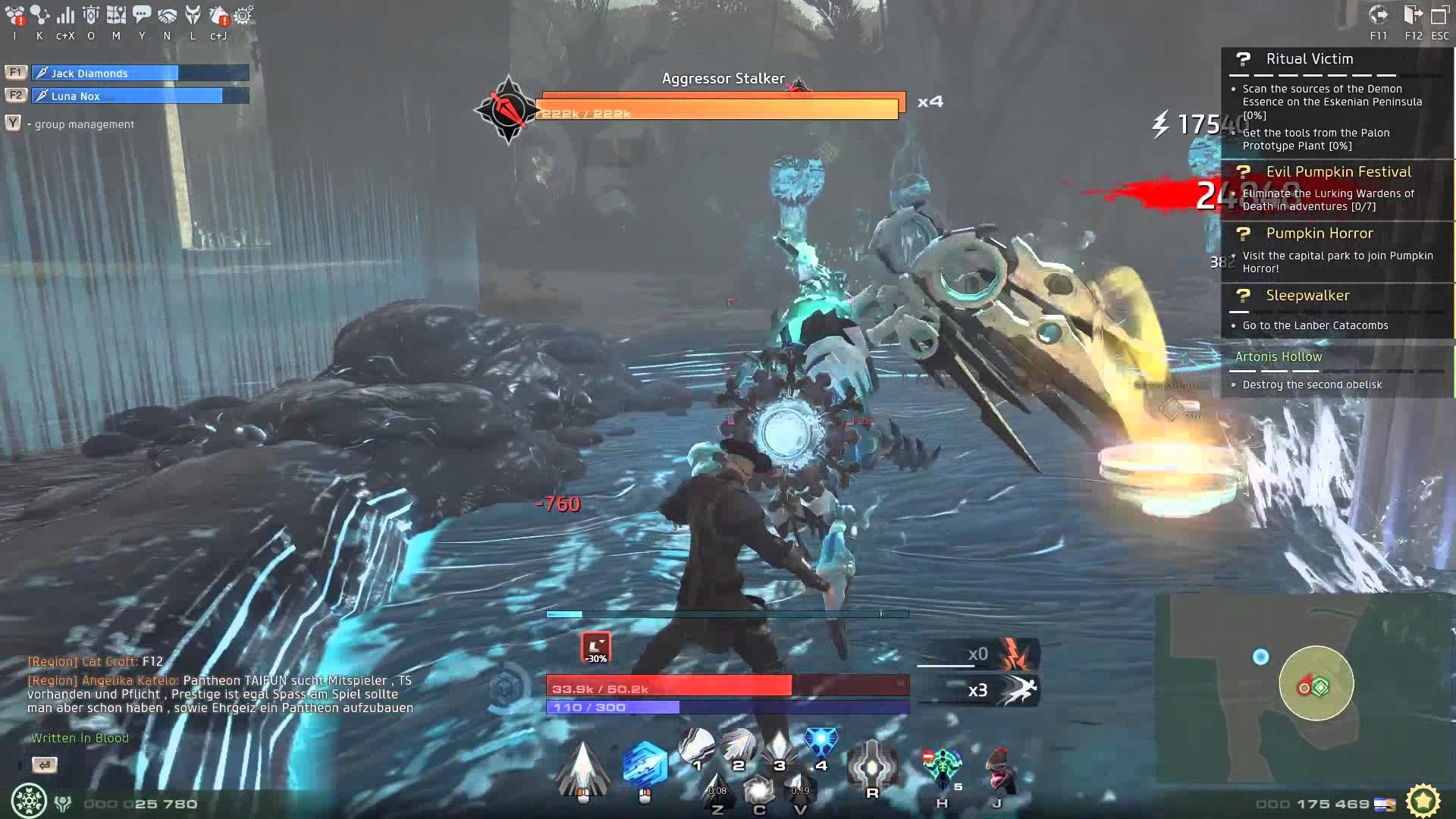Activate the buff skill bound to H
This screenshot has height=819, width=1456.
pyautogui.click(x=942, y=764)
